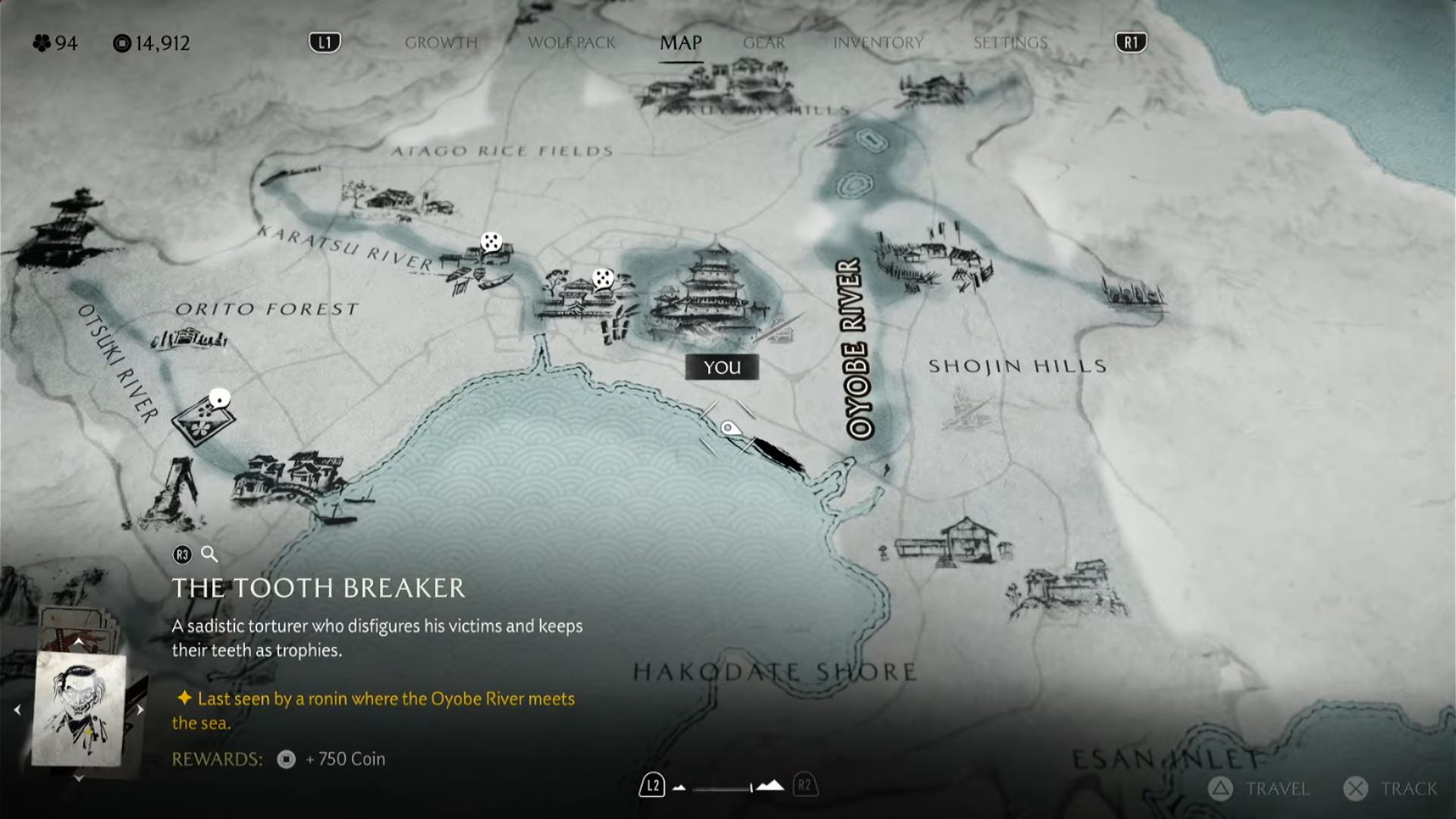Open the Inventory tab

(x=878, y=42)
